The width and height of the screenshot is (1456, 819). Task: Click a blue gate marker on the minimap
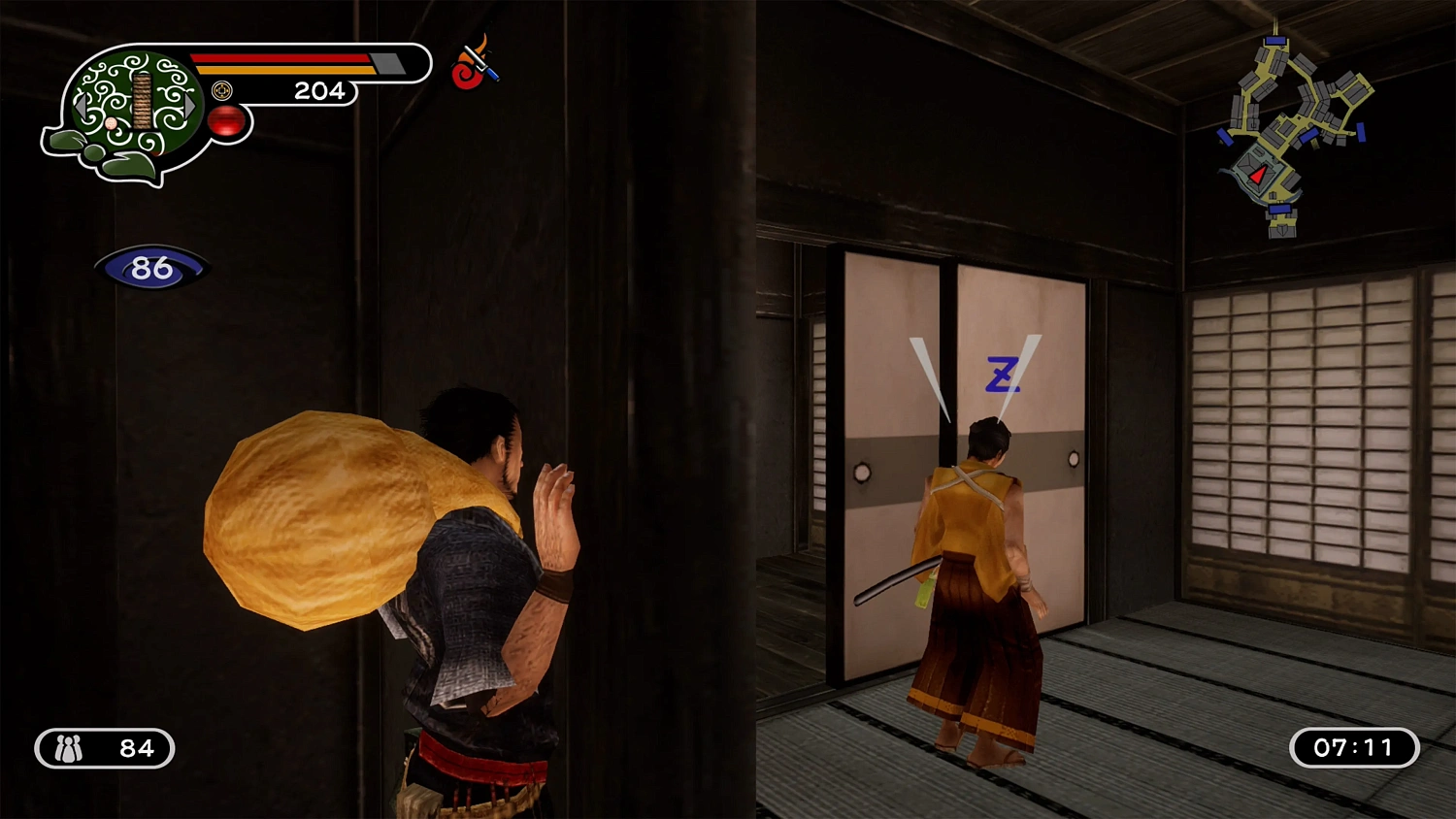(1275, 40)
